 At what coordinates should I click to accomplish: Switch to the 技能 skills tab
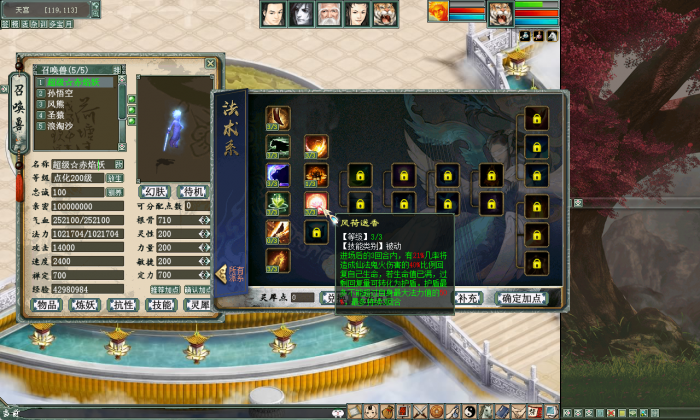point(161,305)
